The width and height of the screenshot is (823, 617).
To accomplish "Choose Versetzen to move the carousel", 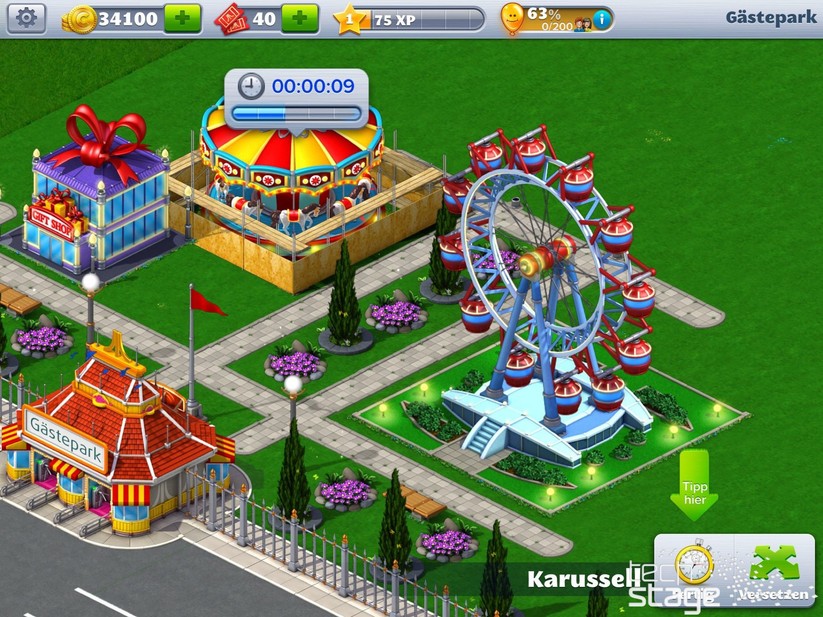I will [x=773, y=570].
